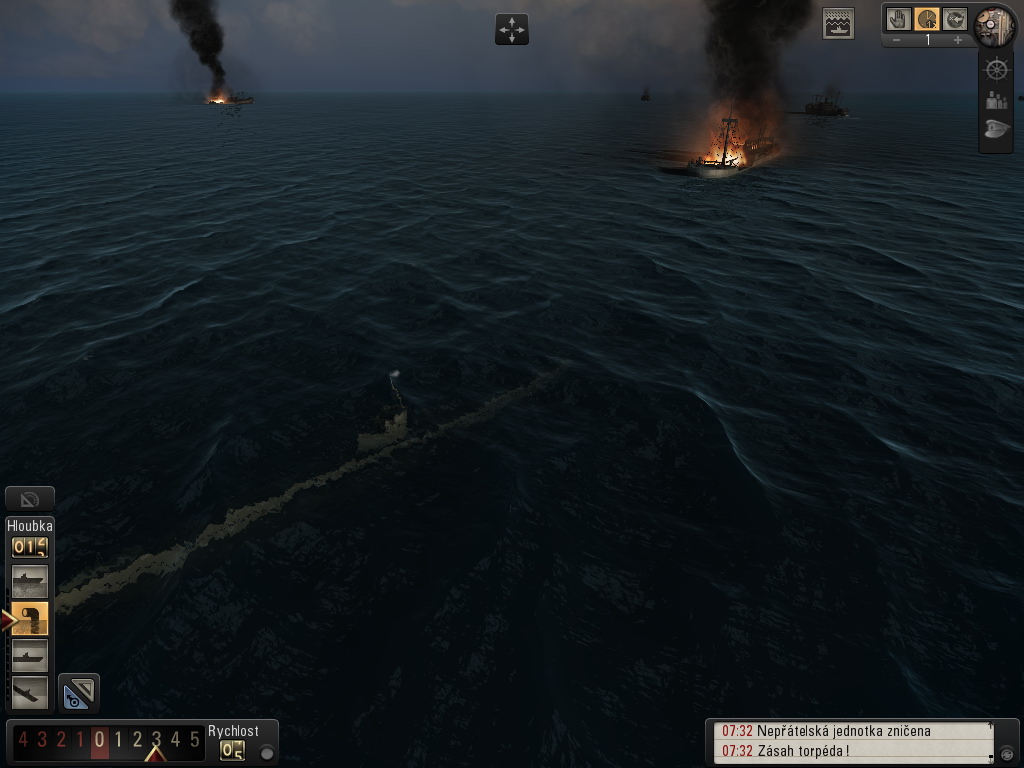Set time compression to 1x clock

pyautogui.click(x=927, y=19)
